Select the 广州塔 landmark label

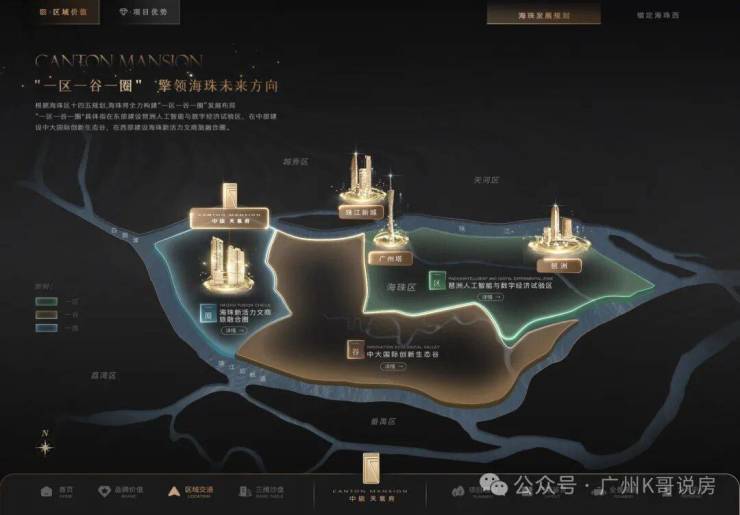390,256
